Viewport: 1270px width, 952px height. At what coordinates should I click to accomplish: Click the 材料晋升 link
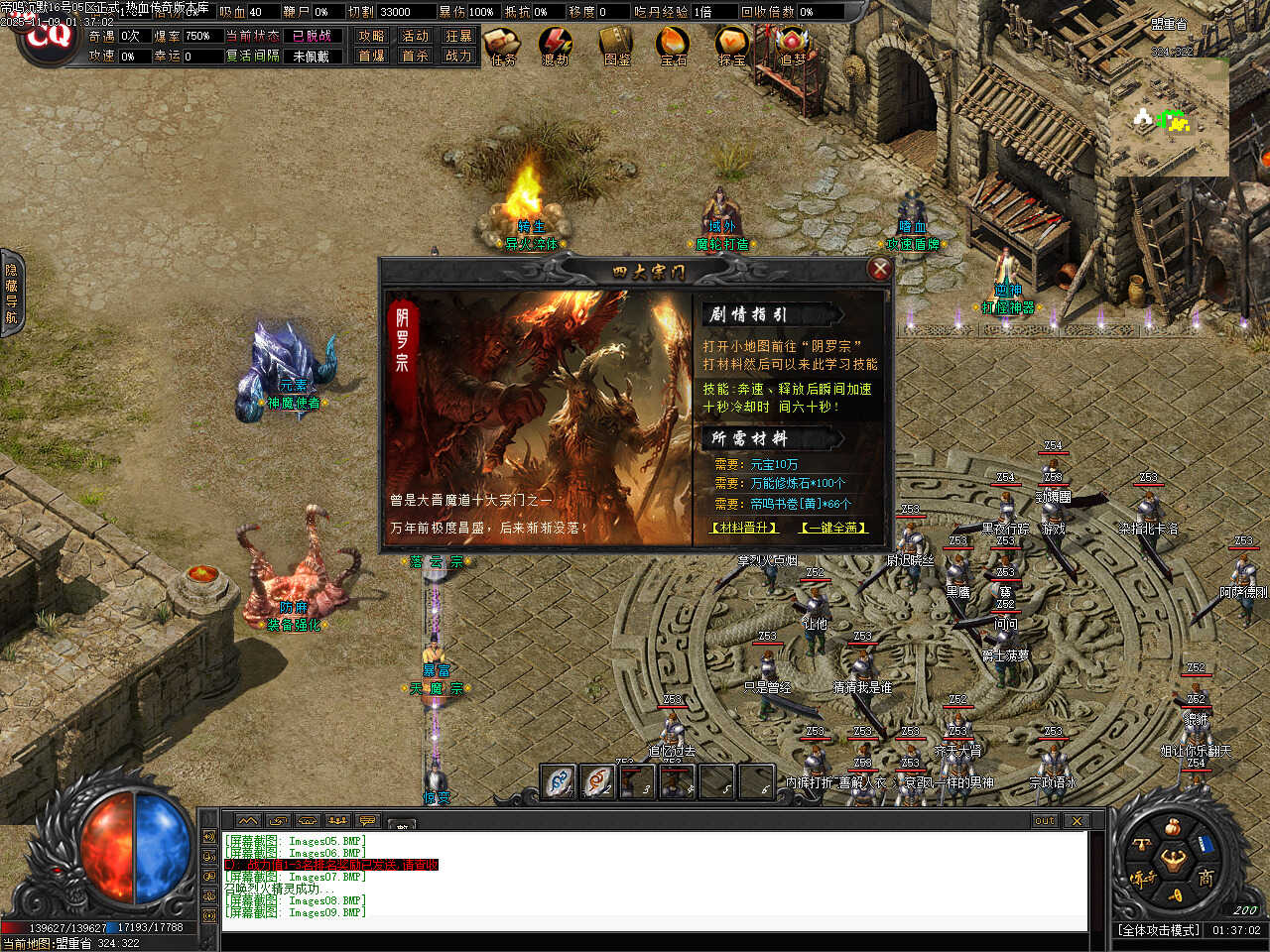tap(745, 528)
